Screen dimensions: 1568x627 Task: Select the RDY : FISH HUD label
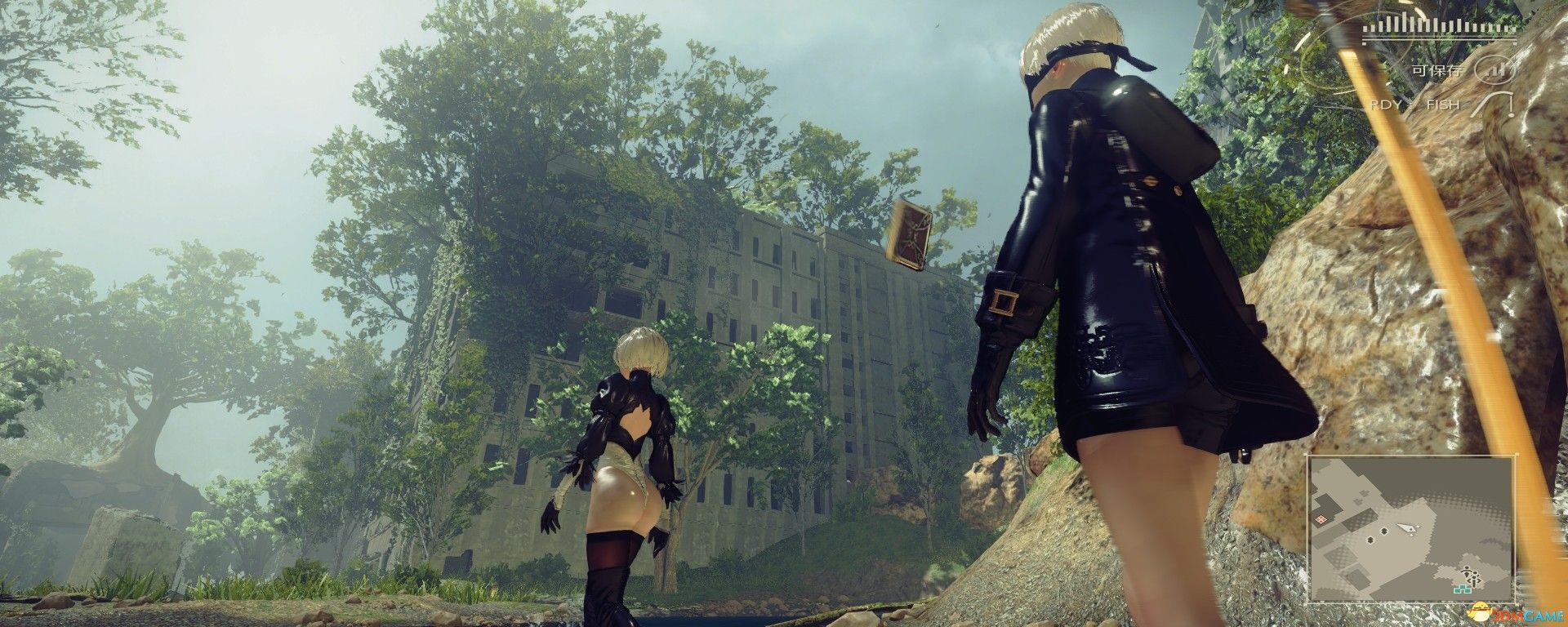click(x=1414, y=104)
